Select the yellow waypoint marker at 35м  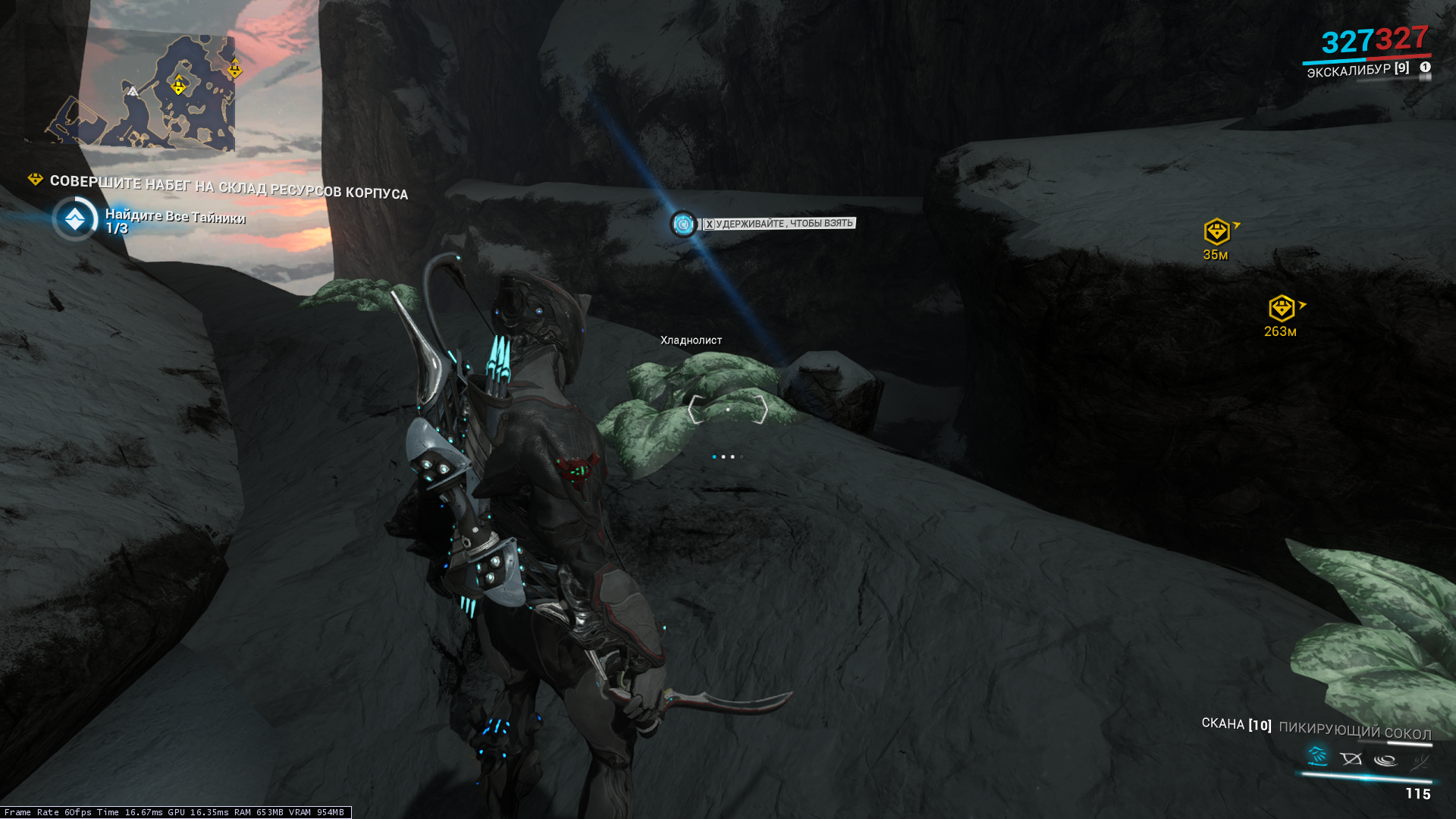(1216, 231)
